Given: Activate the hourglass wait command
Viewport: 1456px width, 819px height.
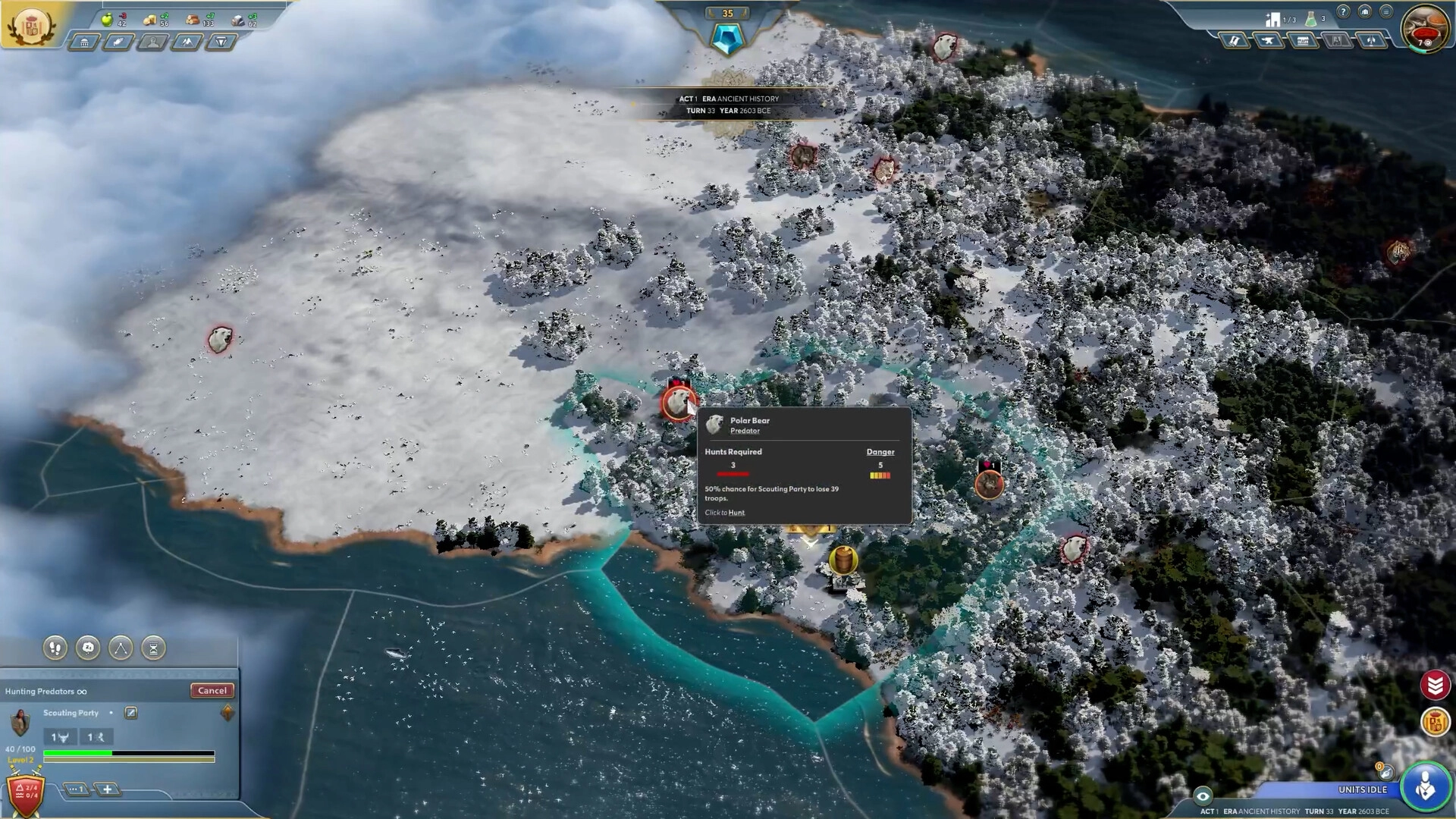Looking at the screenshot, I should pos(153,648).
